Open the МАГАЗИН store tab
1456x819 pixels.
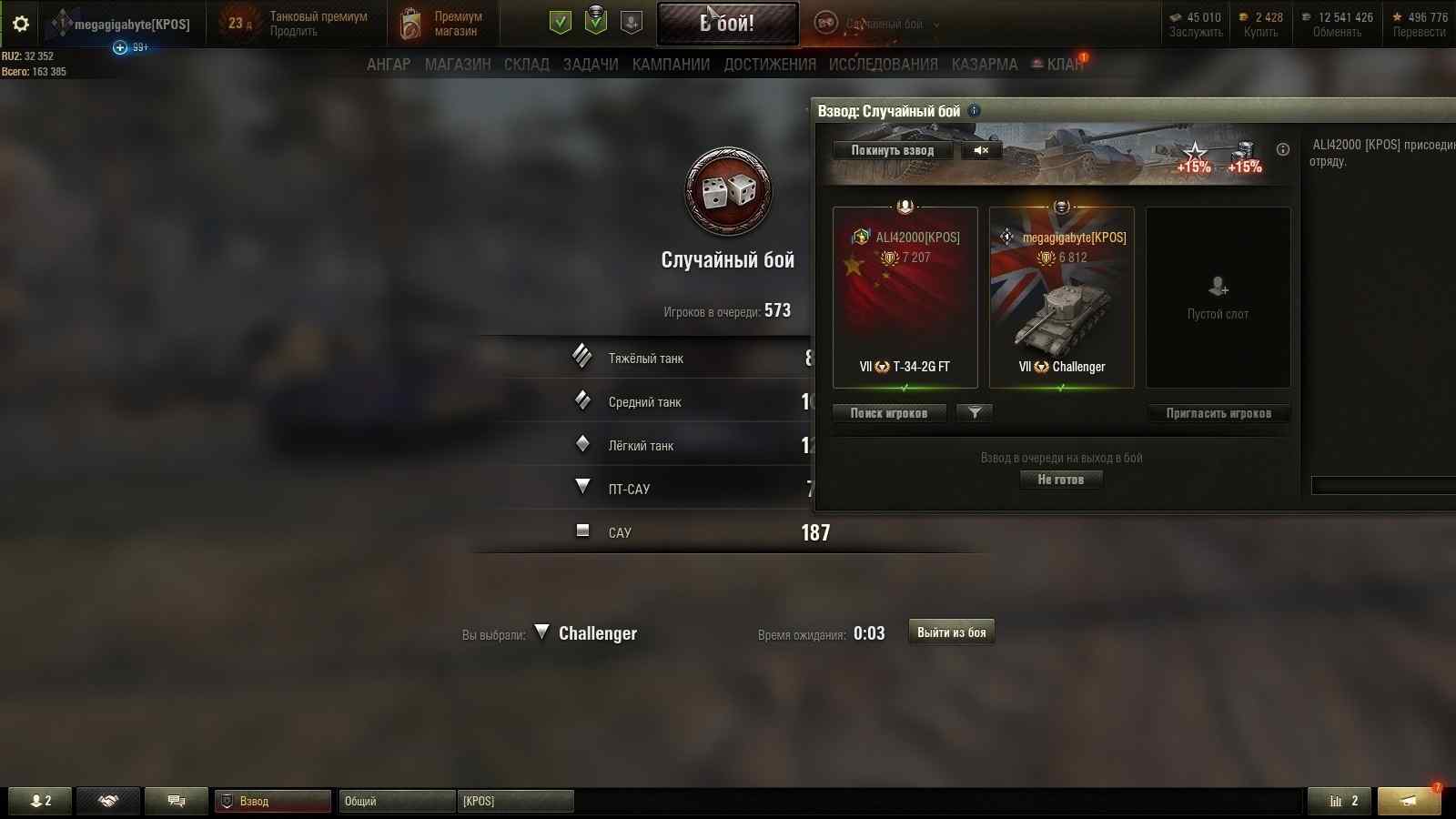click(458, 65)
